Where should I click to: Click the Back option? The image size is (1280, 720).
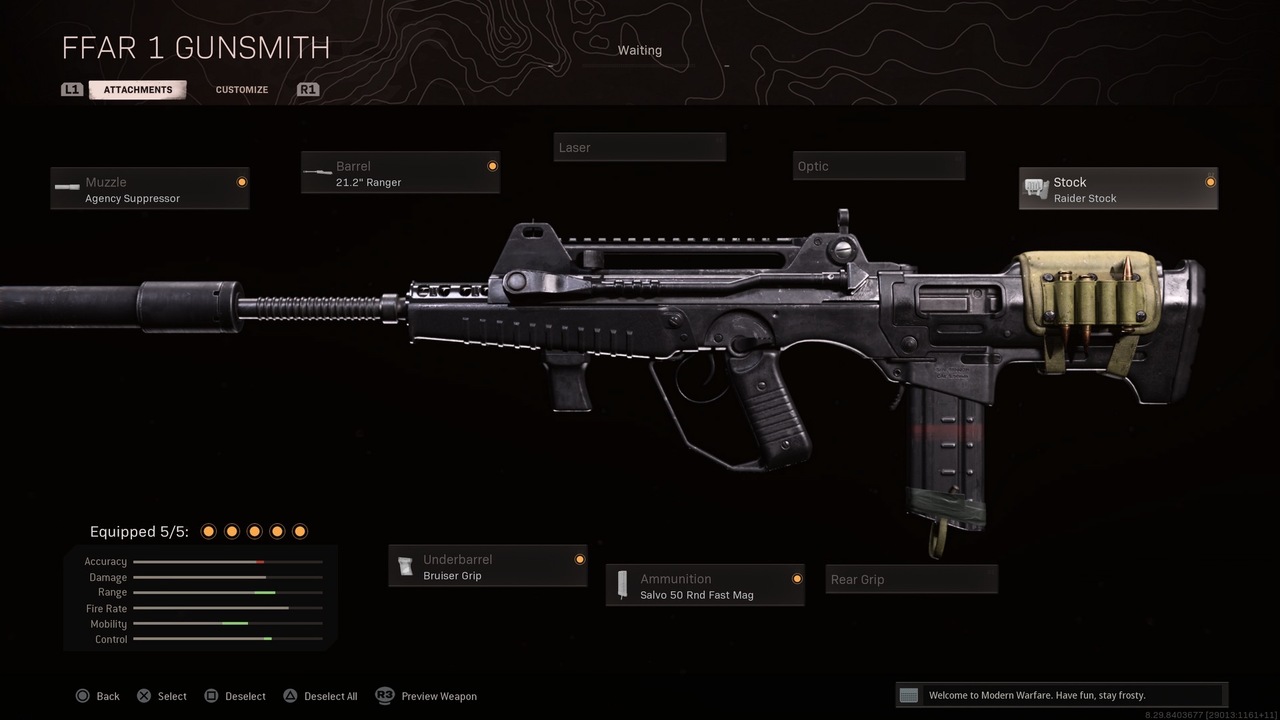[98, 696]
